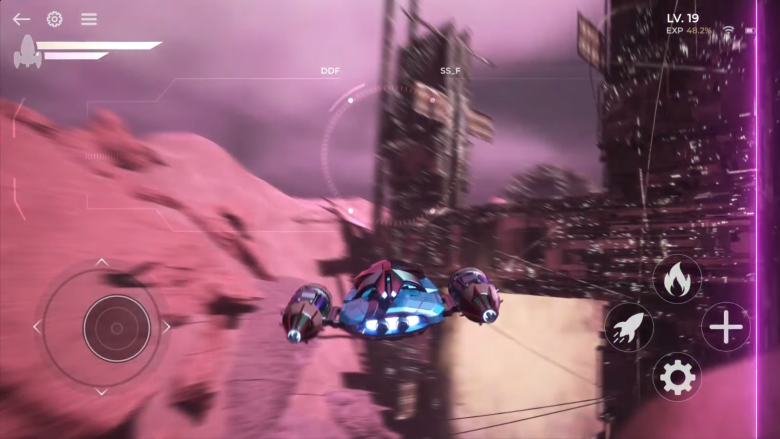Image resolution: width=780 pixels, height=439 pixels.
Task: Fire the rocket missile button
Action: 629,327
